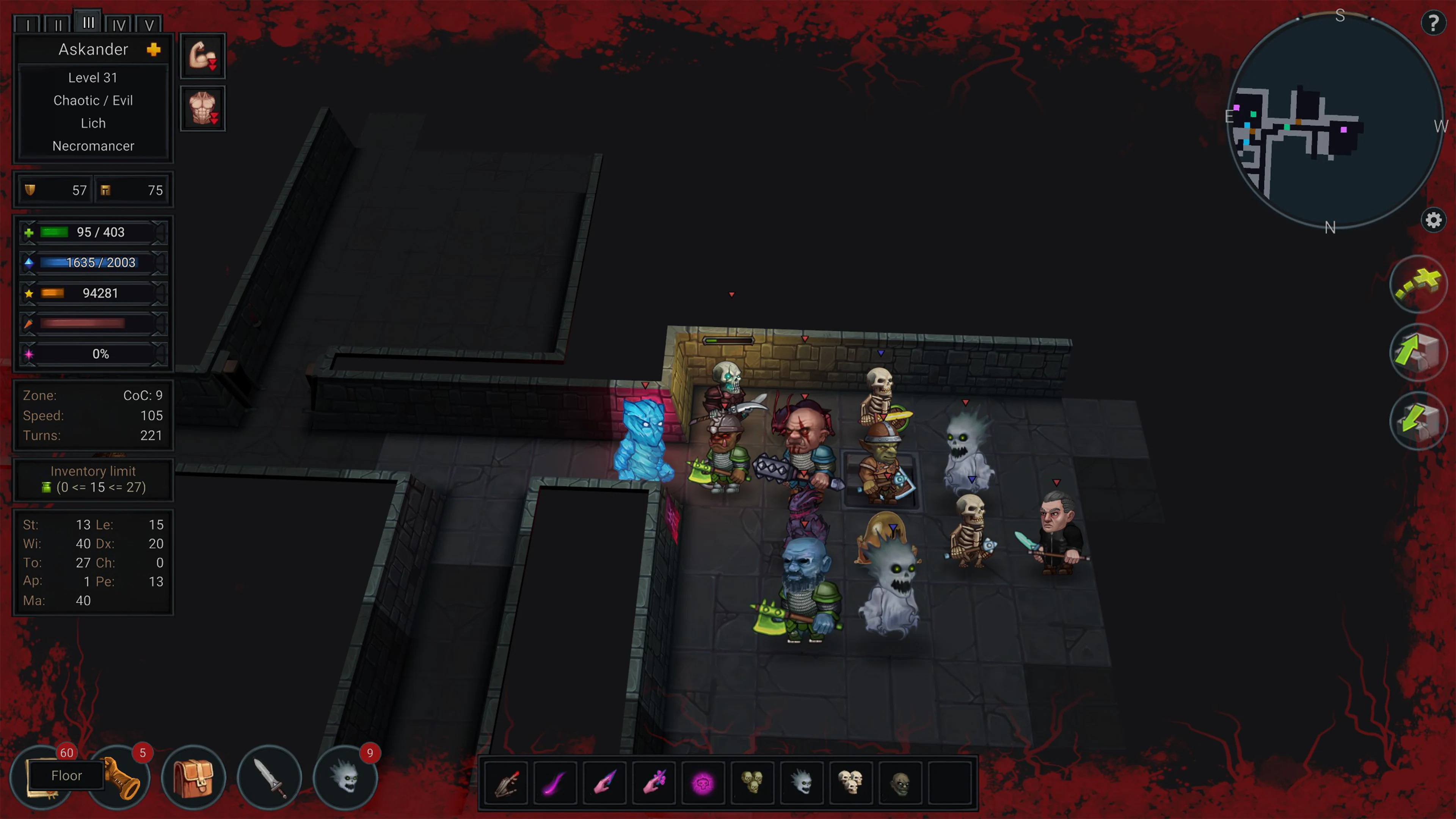
Task: Cast the purple bolt spell from the hotbar
Action: (555, 783)
